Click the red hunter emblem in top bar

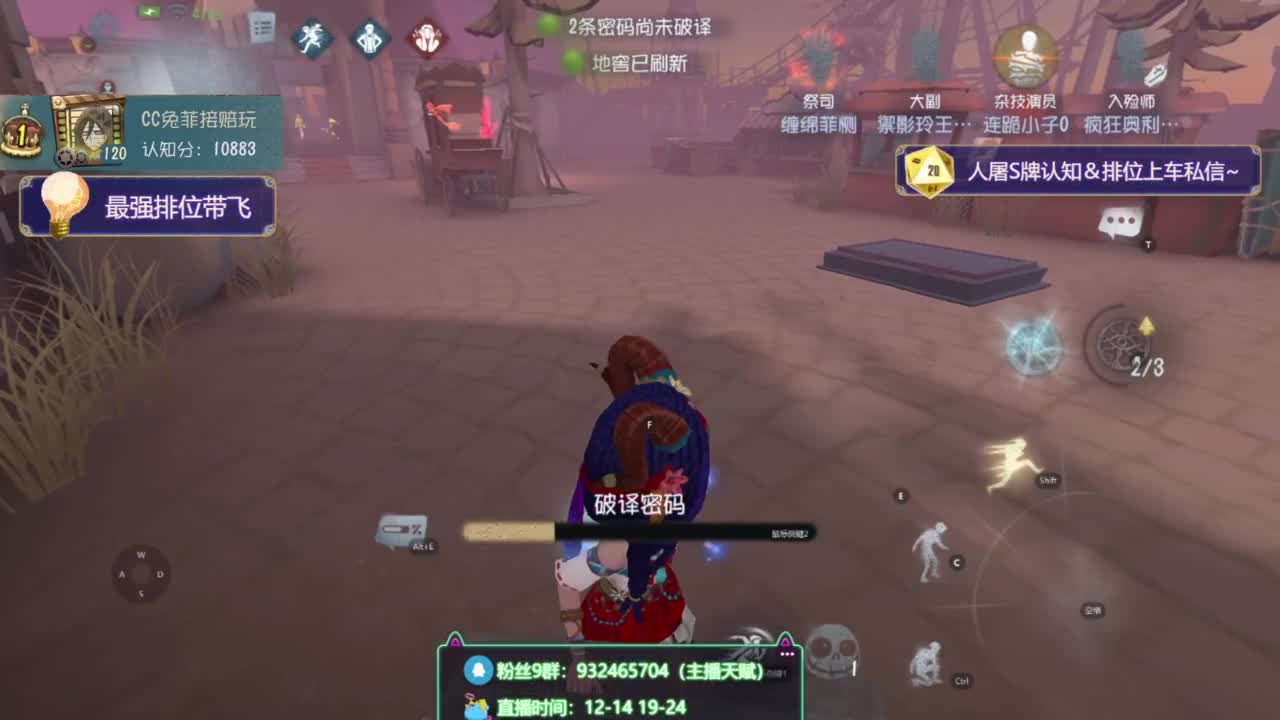click(x=427, y=36)
